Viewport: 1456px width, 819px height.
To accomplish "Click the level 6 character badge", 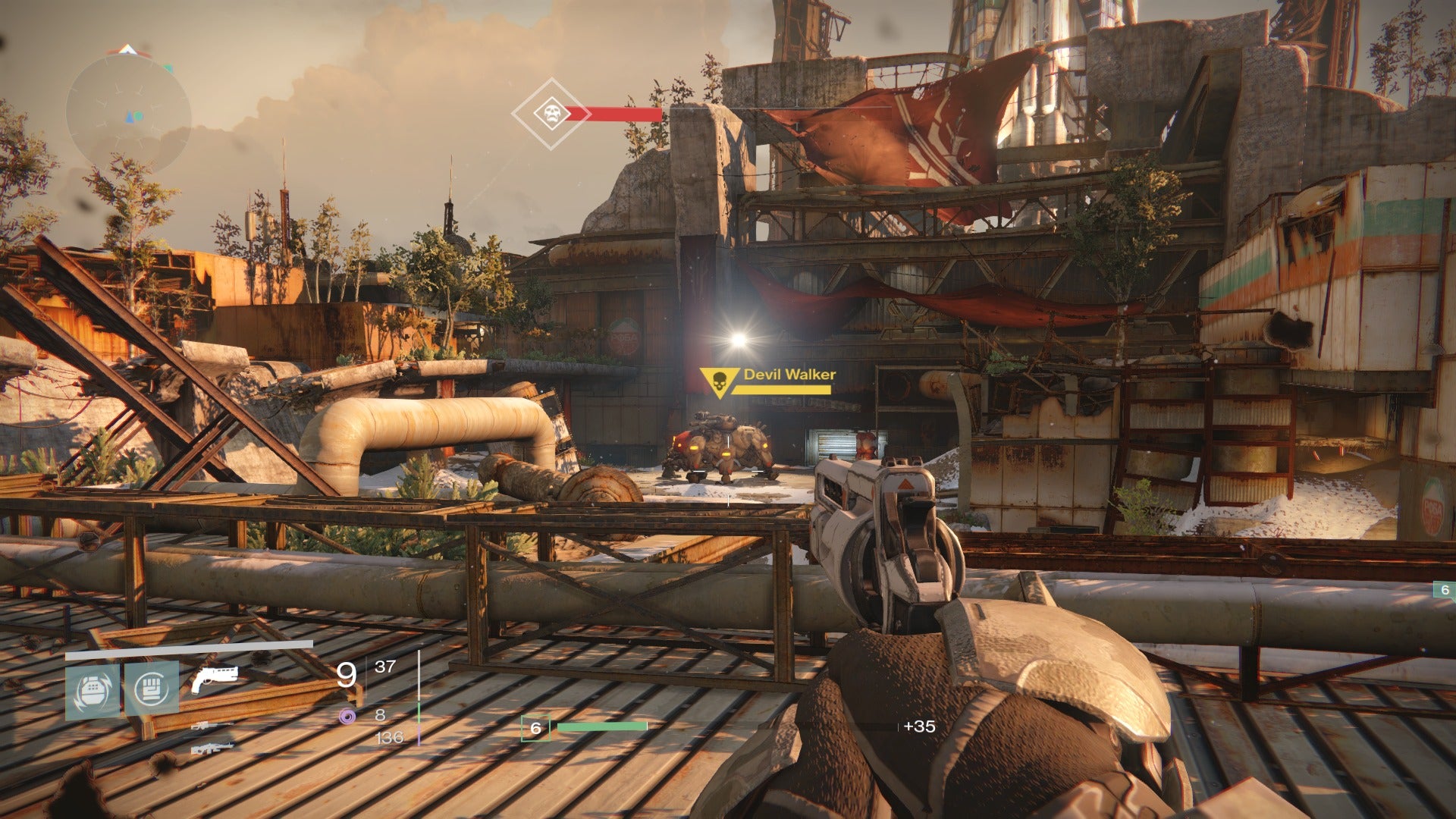I will click(535, 728).
